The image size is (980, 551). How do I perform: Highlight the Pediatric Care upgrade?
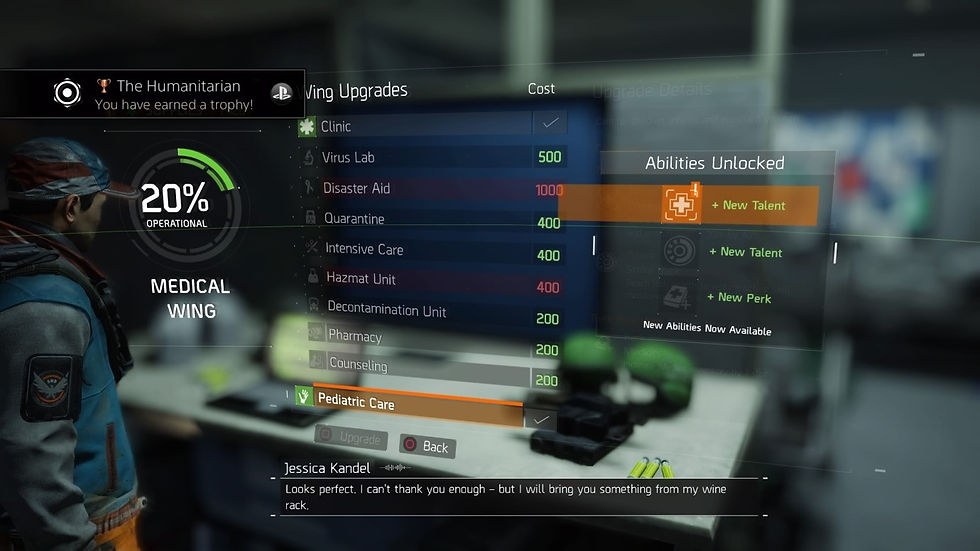(x=418, y=403)
